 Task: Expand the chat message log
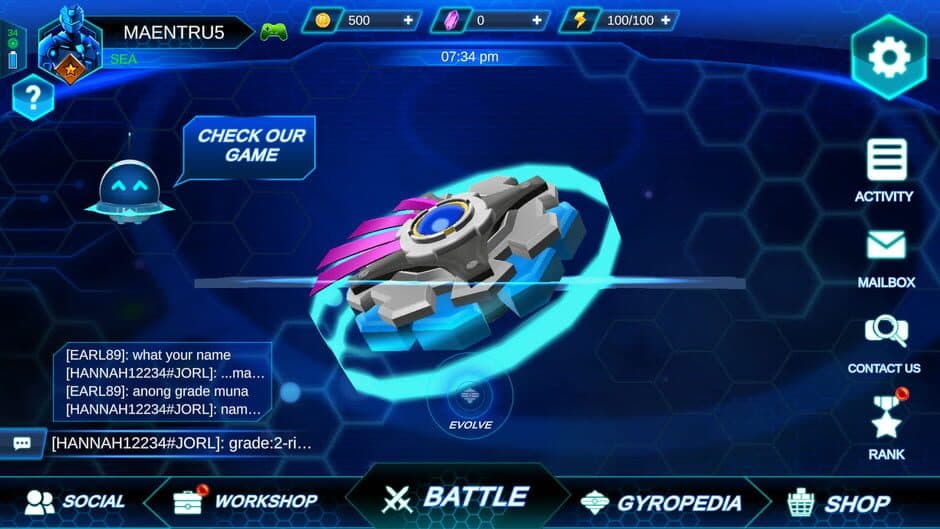(164, 381)
